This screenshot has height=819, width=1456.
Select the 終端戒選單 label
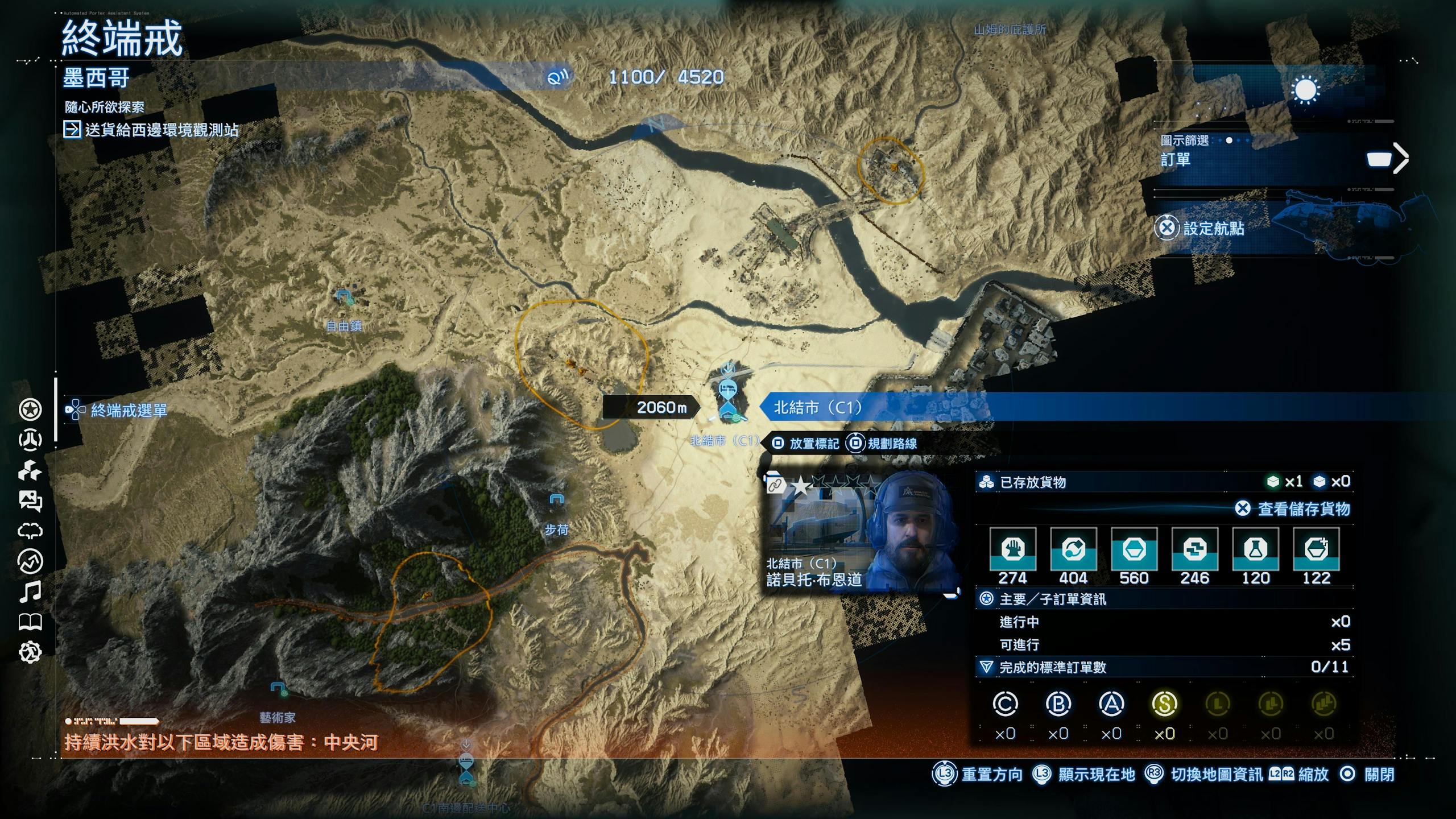(x=129, y=410)
